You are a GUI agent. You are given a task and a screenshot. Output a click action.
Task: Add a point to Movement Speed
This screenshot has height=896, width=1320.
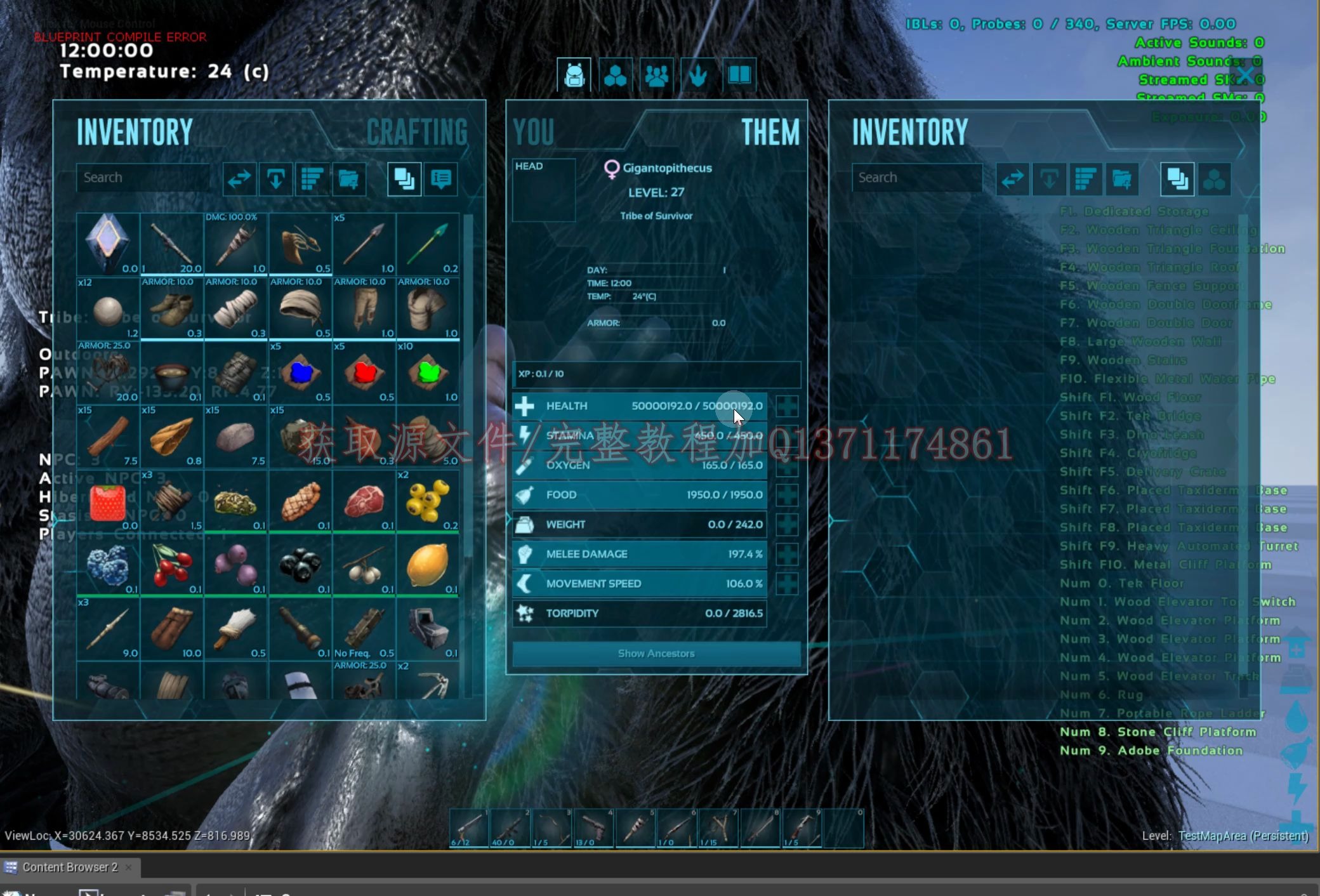[787, 584]
